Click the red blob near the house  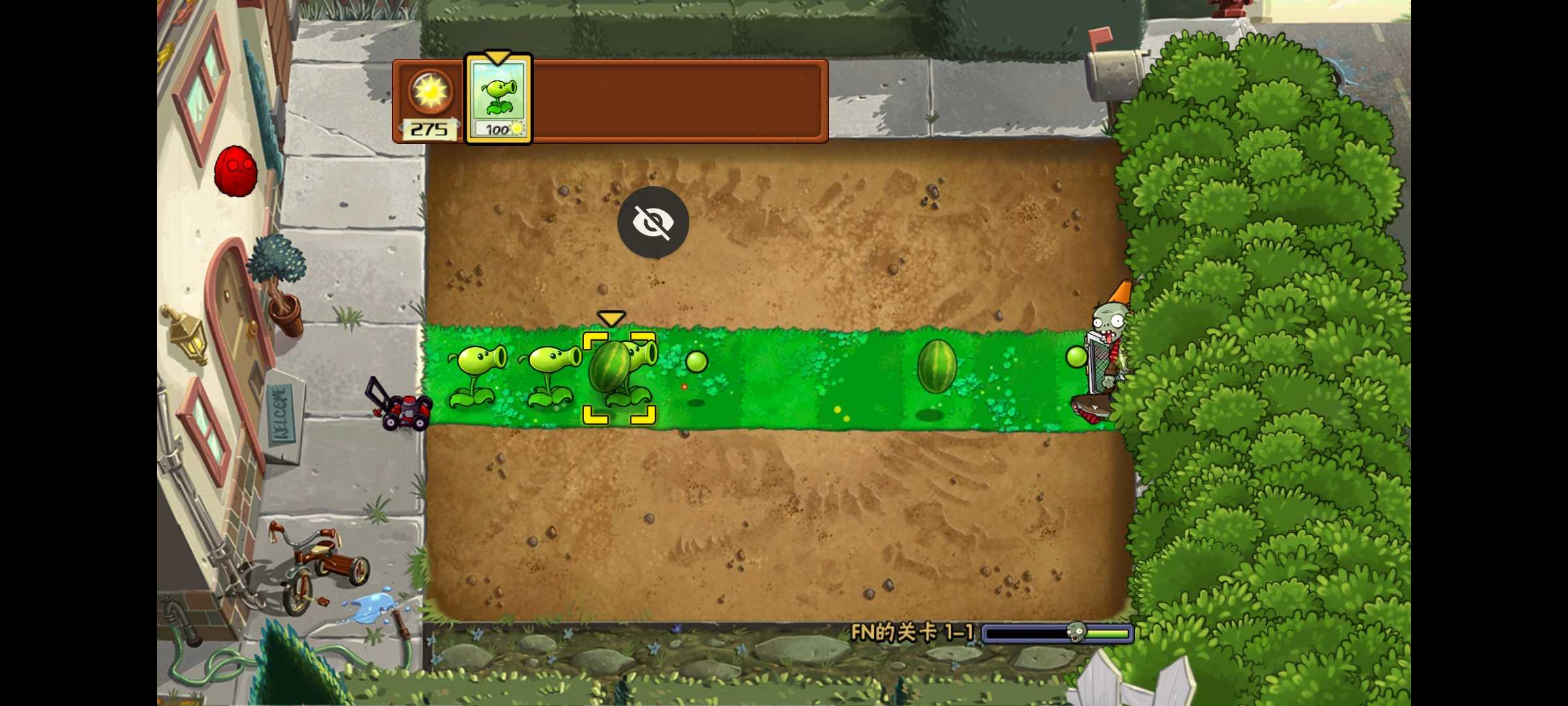click(x=235, y=170)
